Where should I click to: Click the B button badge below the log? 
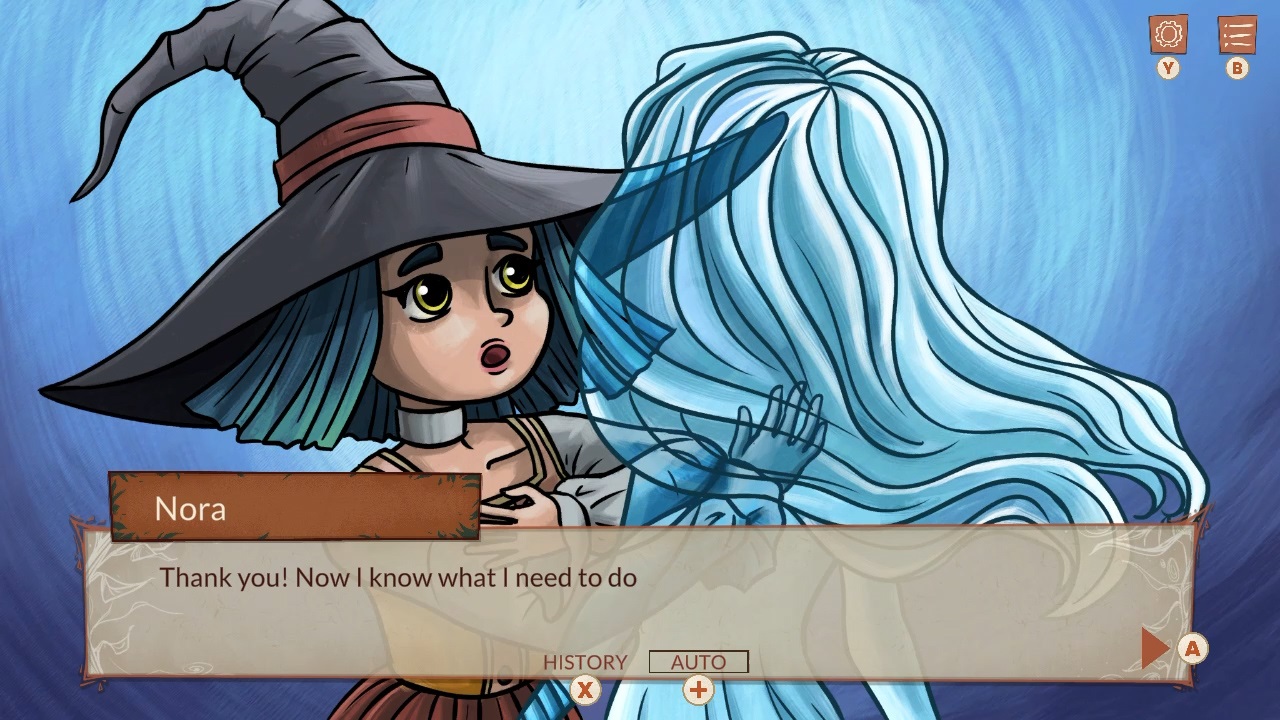[x=1236, y=69]
